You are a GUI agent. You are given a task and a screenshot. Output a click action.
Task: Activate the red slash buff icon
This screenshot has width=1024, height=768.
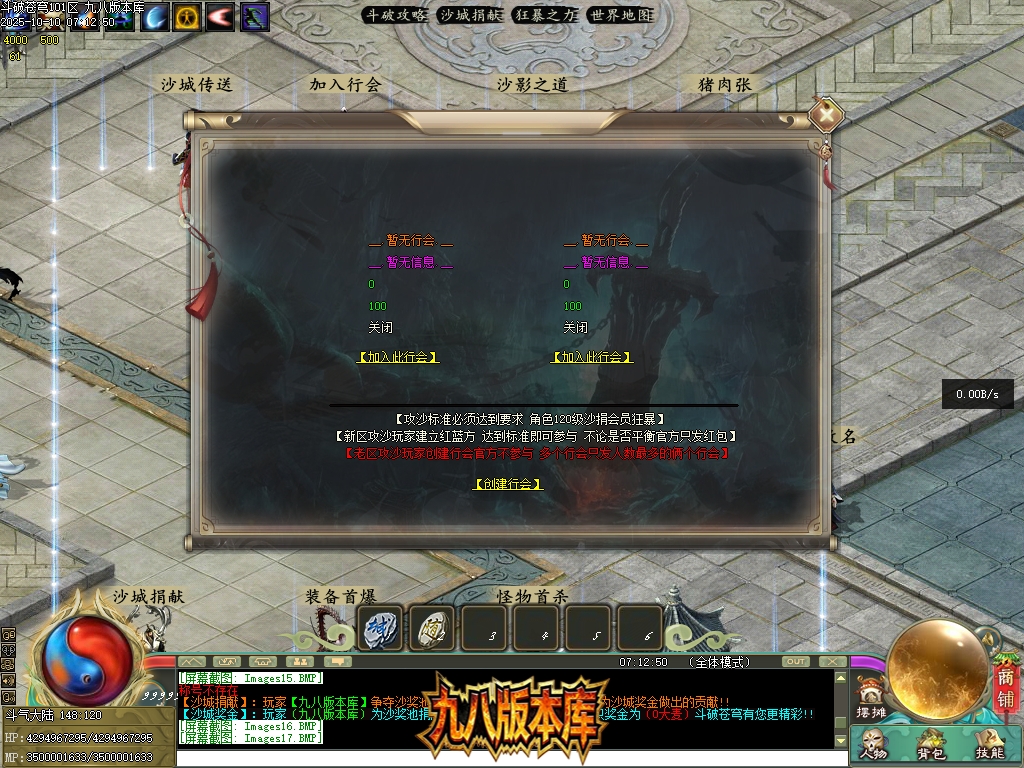[x=220, y=17]
